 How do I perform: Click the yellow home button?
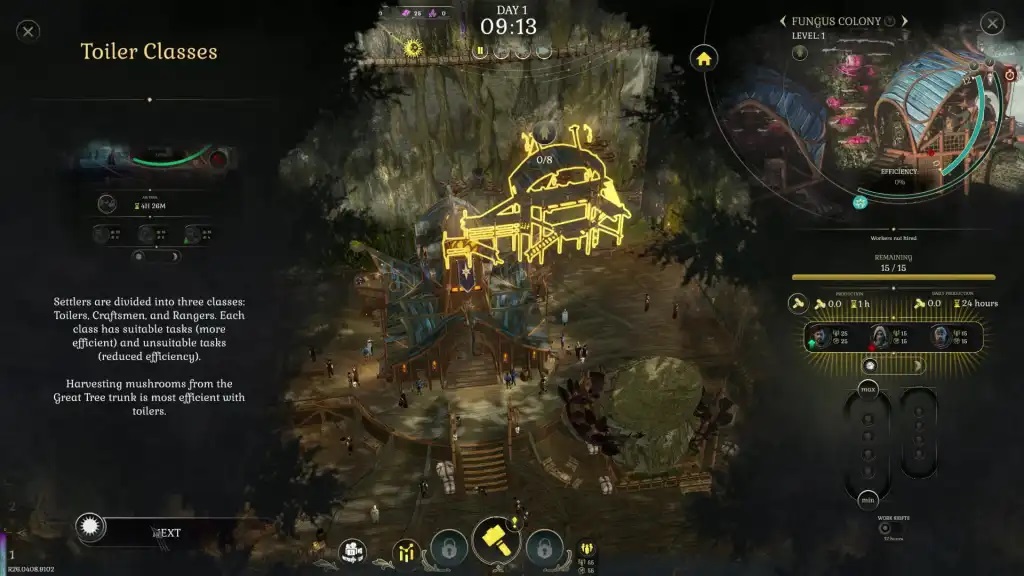704,58
